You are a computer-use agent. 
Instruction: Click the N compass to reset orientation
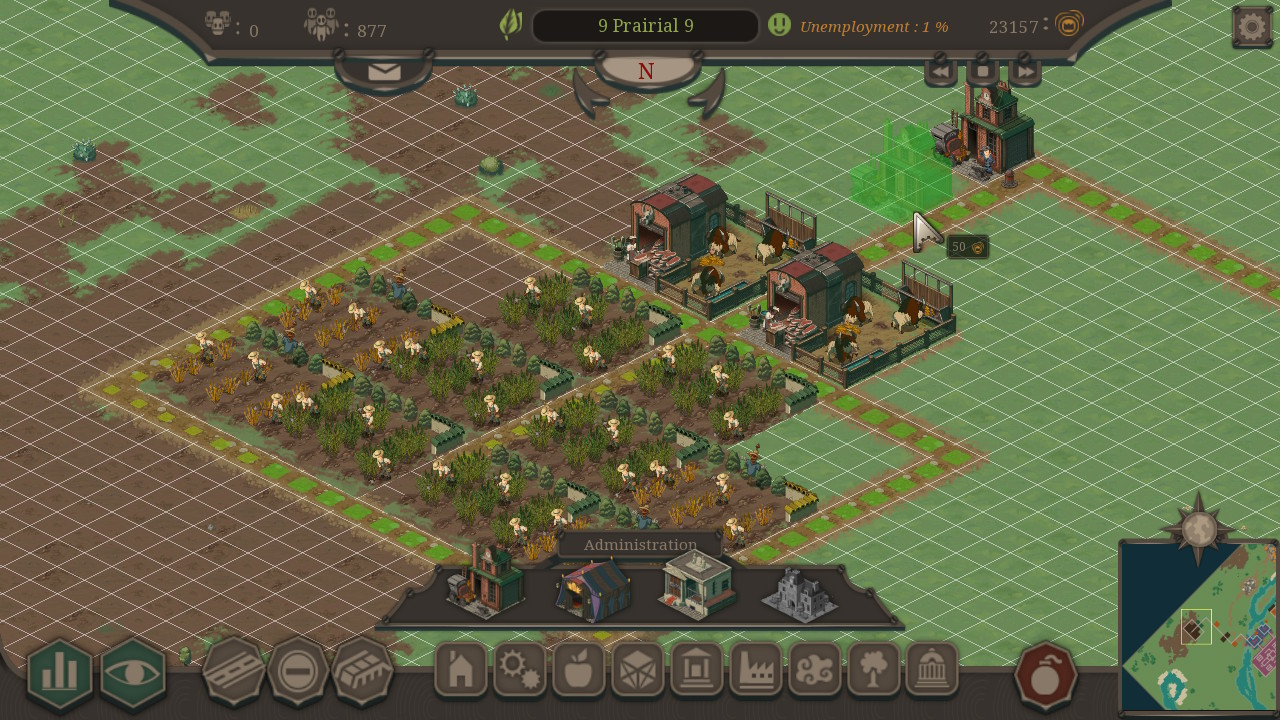point(645,71)
